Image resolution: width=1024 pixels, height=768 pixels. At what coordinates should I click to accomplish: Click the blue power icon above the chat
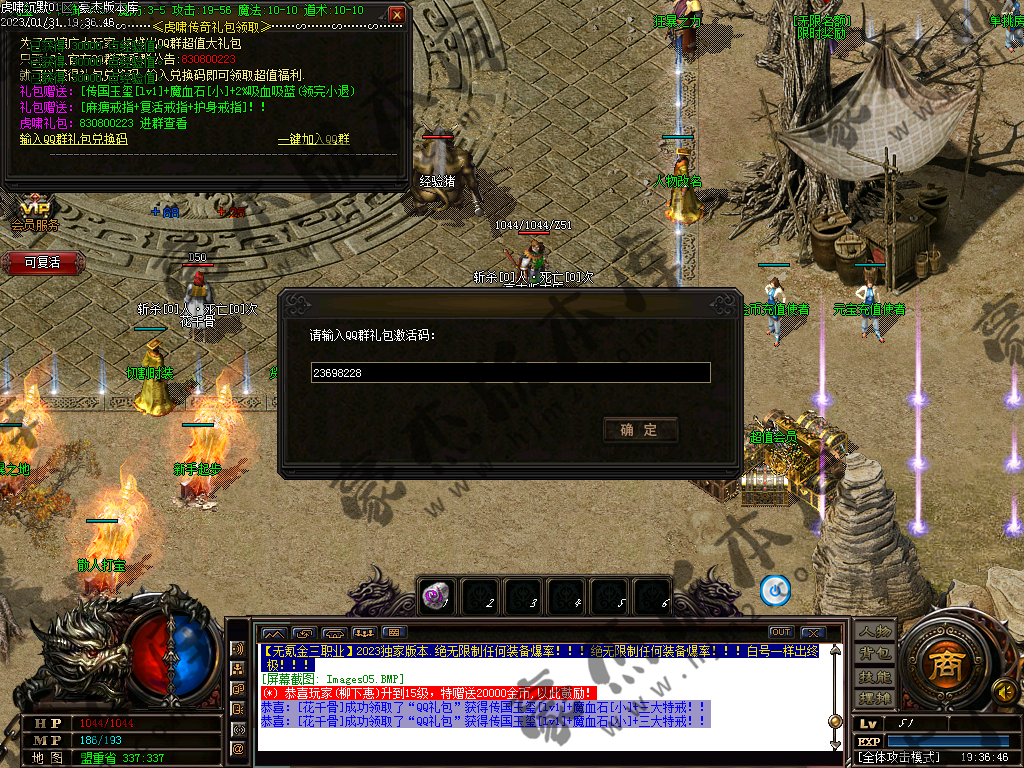point(775,591)
